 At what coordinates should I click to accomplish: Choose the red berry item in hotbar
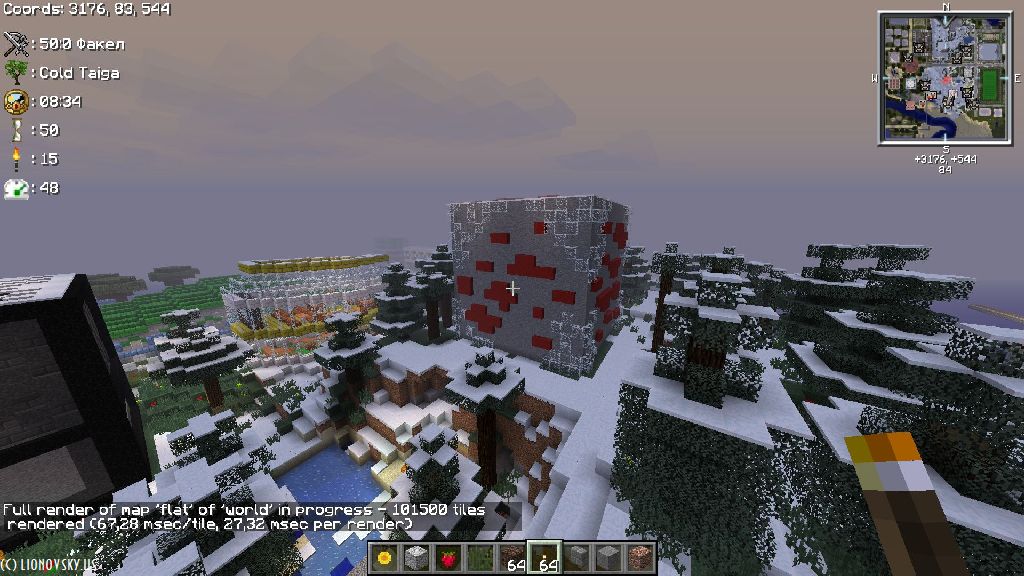tap(448, 558)
